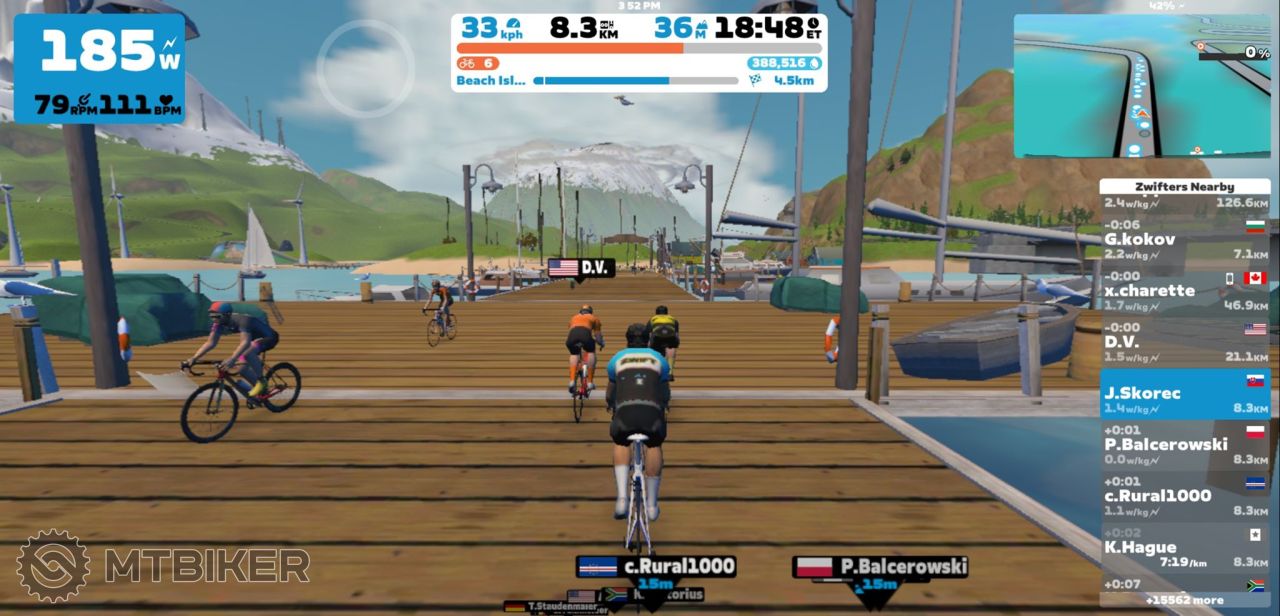Select G.kokov in the Zwifters Nearby list

click(x=1185, y=240)
